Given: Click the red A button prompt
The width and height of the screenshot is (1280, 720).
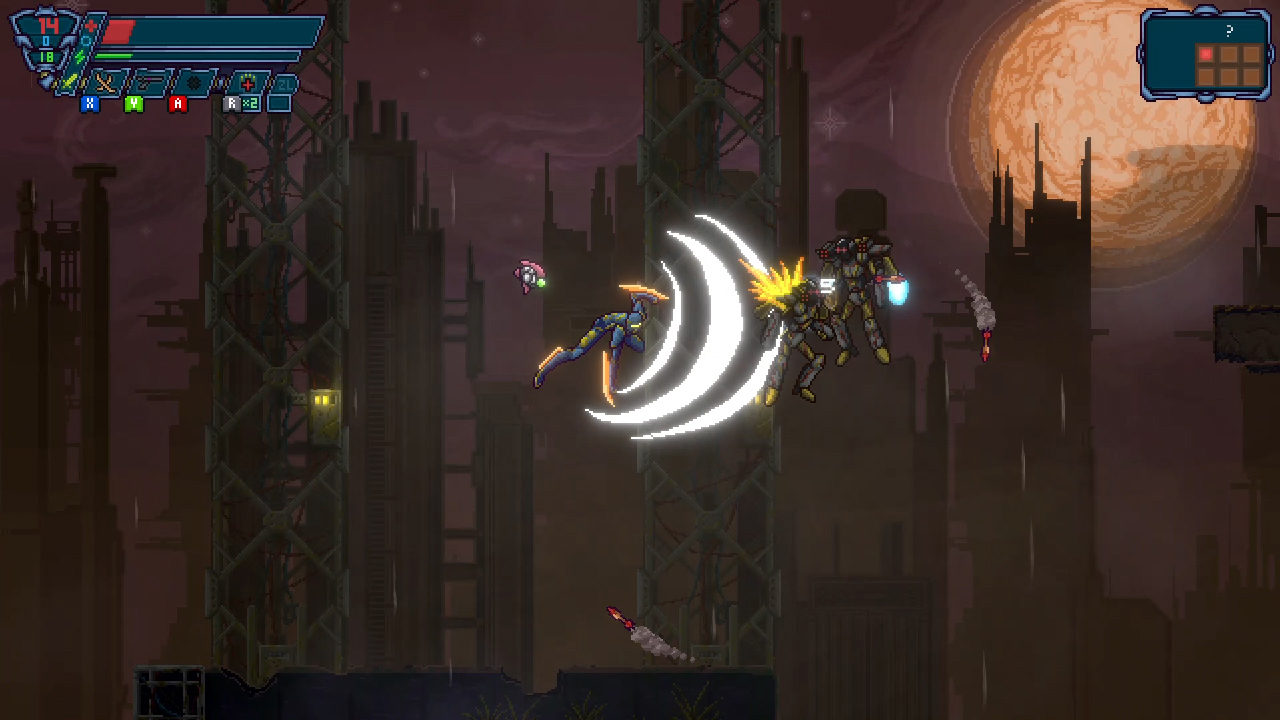Looking at the screenshot, I should 178,102.
